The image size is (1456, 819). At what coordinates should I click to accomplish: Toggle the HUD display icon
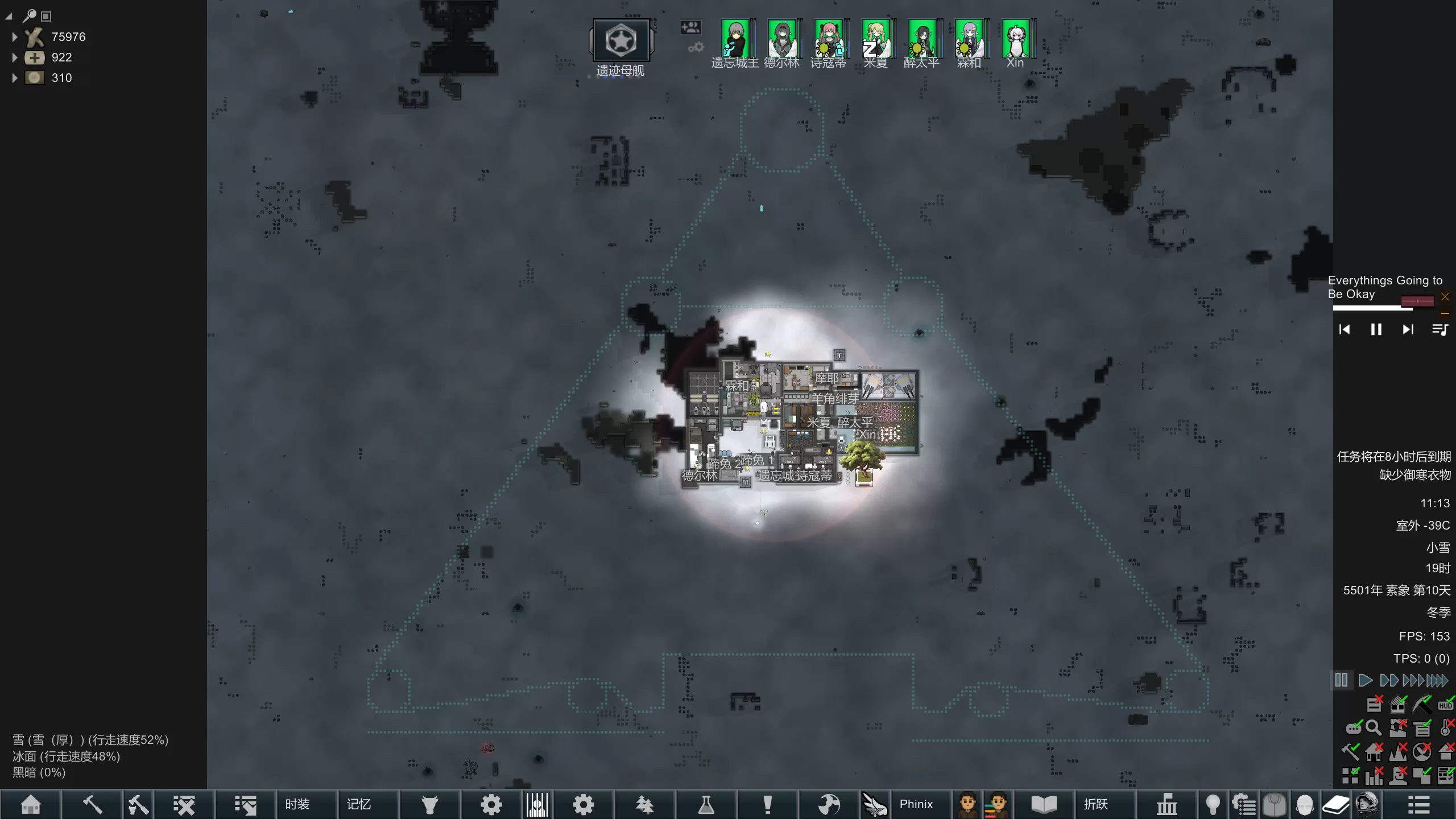click(x=1445, y=705)
